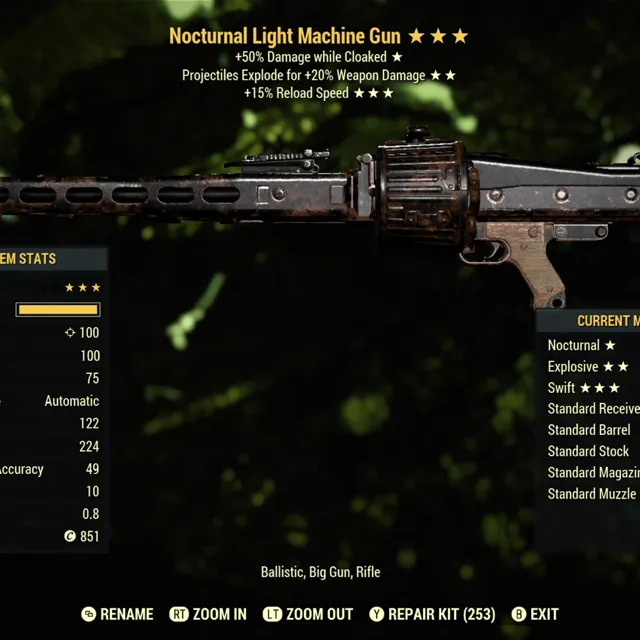Click the Standard Barrel mod row

(589, 430)
